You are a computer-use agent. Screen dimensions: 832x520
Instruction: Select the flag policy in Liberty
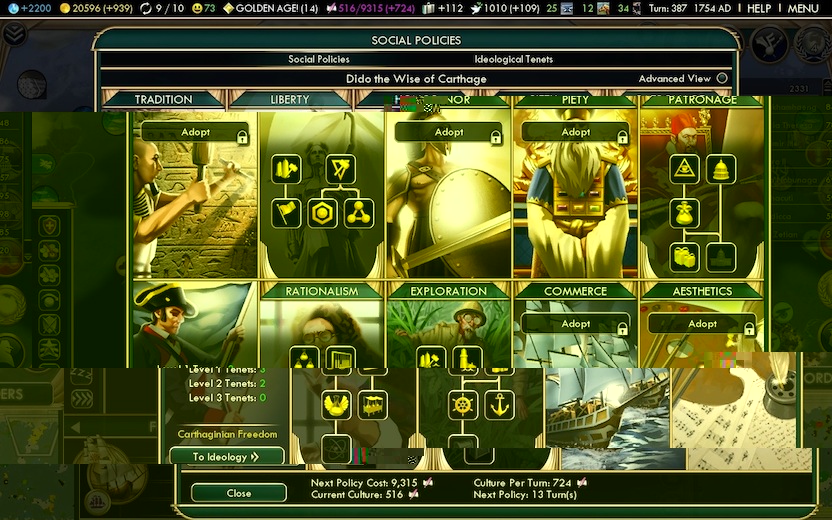pos(286,213)
